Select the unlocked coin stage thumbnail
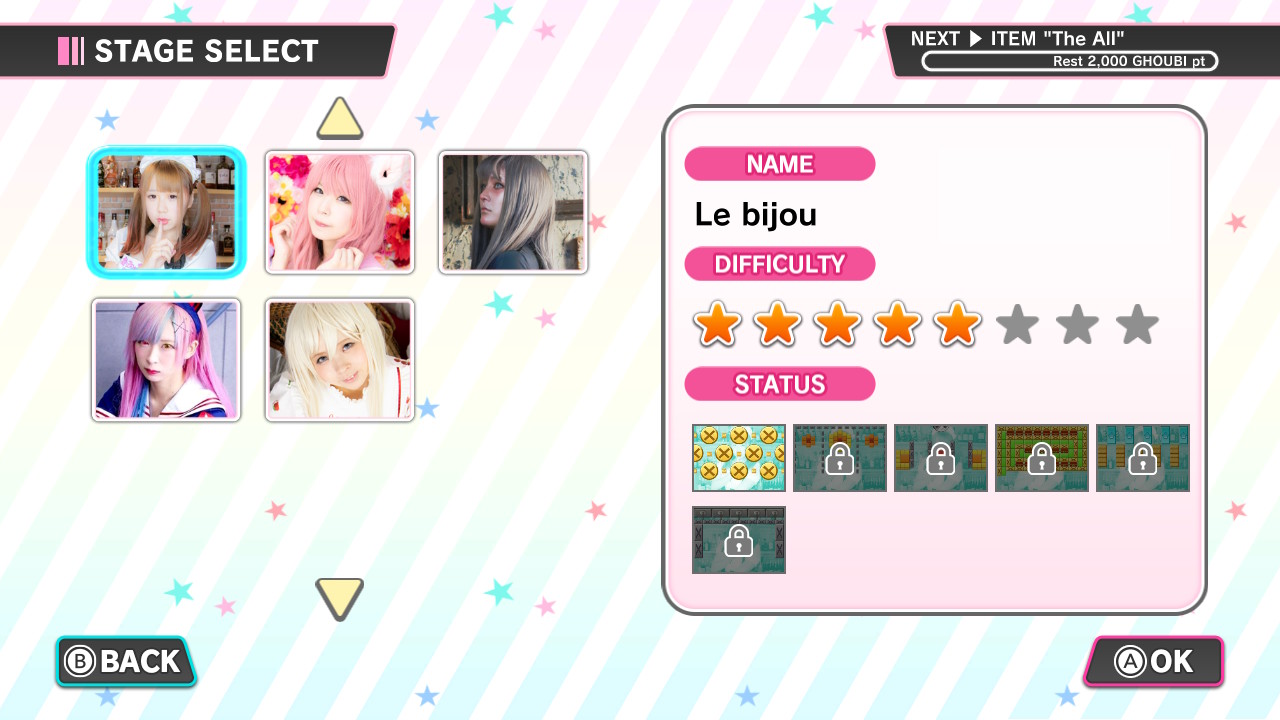This screenshot has width=1280, height=720. [739, 458]
